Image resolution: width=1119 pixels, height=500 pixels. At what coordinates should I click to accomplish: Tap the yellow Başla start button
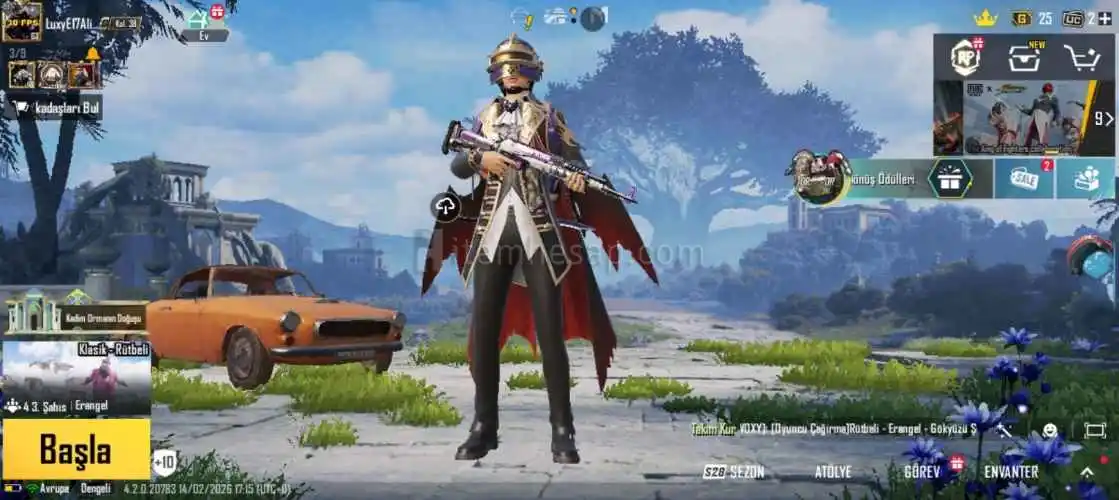76,448
